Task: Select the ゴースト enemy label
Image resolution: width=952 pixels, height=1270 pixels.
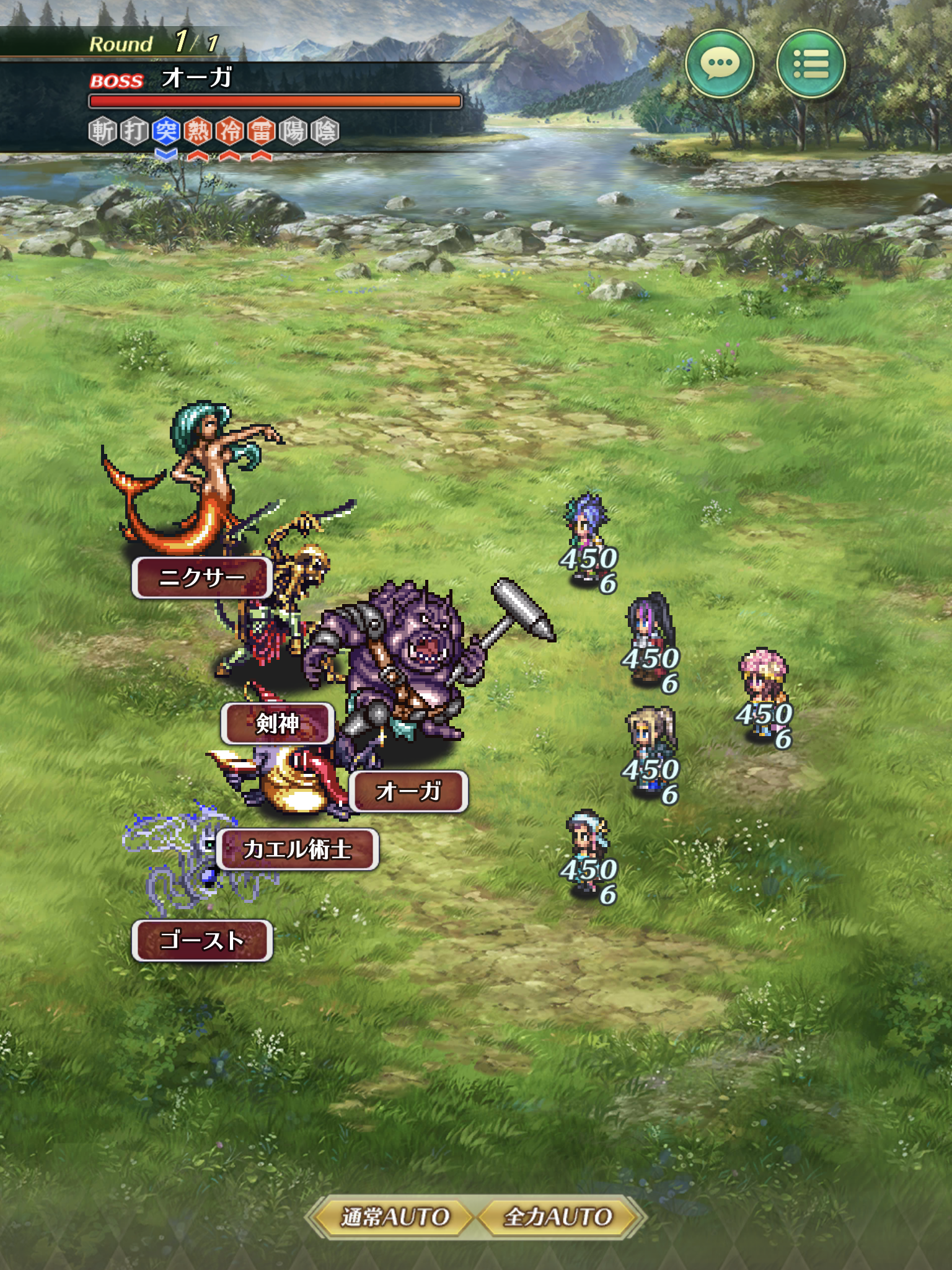Action: (x=202, y=941)
